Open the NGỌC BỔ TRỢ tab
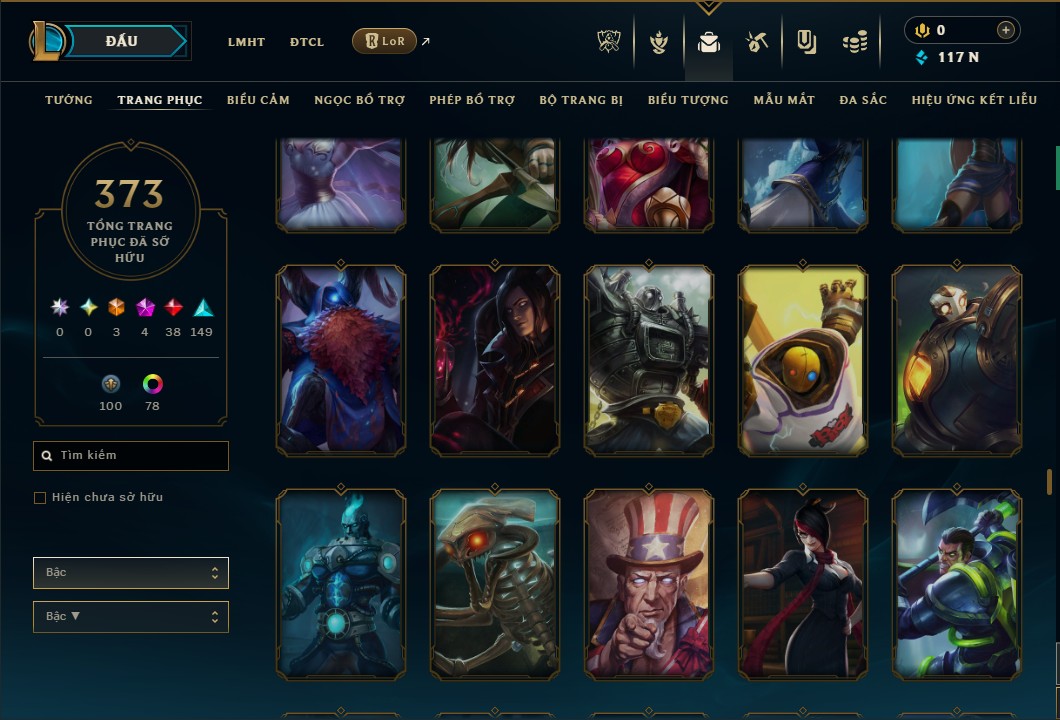The height and width of the screenshot is (720, 1060). [x=359, y=100]
